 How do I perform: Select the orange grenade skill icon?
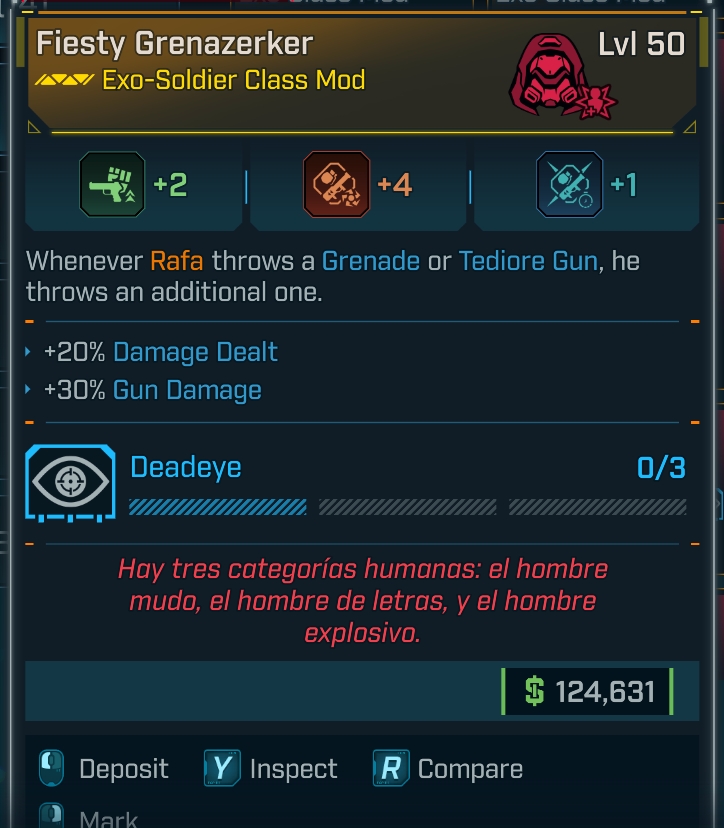click(x=336, y=185)
